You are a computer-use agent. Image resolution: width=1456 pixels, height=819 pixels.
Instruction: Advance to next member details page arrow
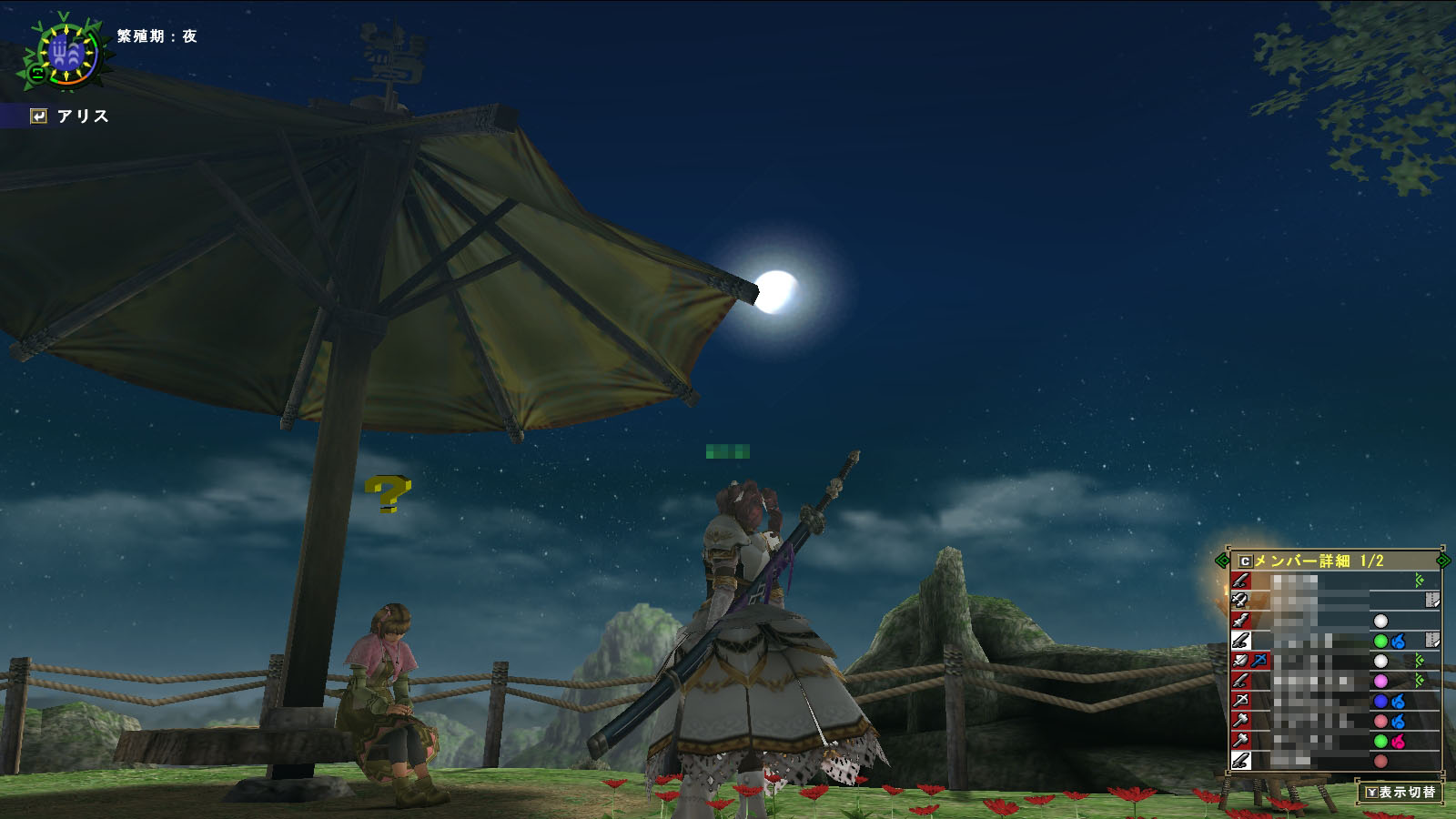pos(1442,561)
